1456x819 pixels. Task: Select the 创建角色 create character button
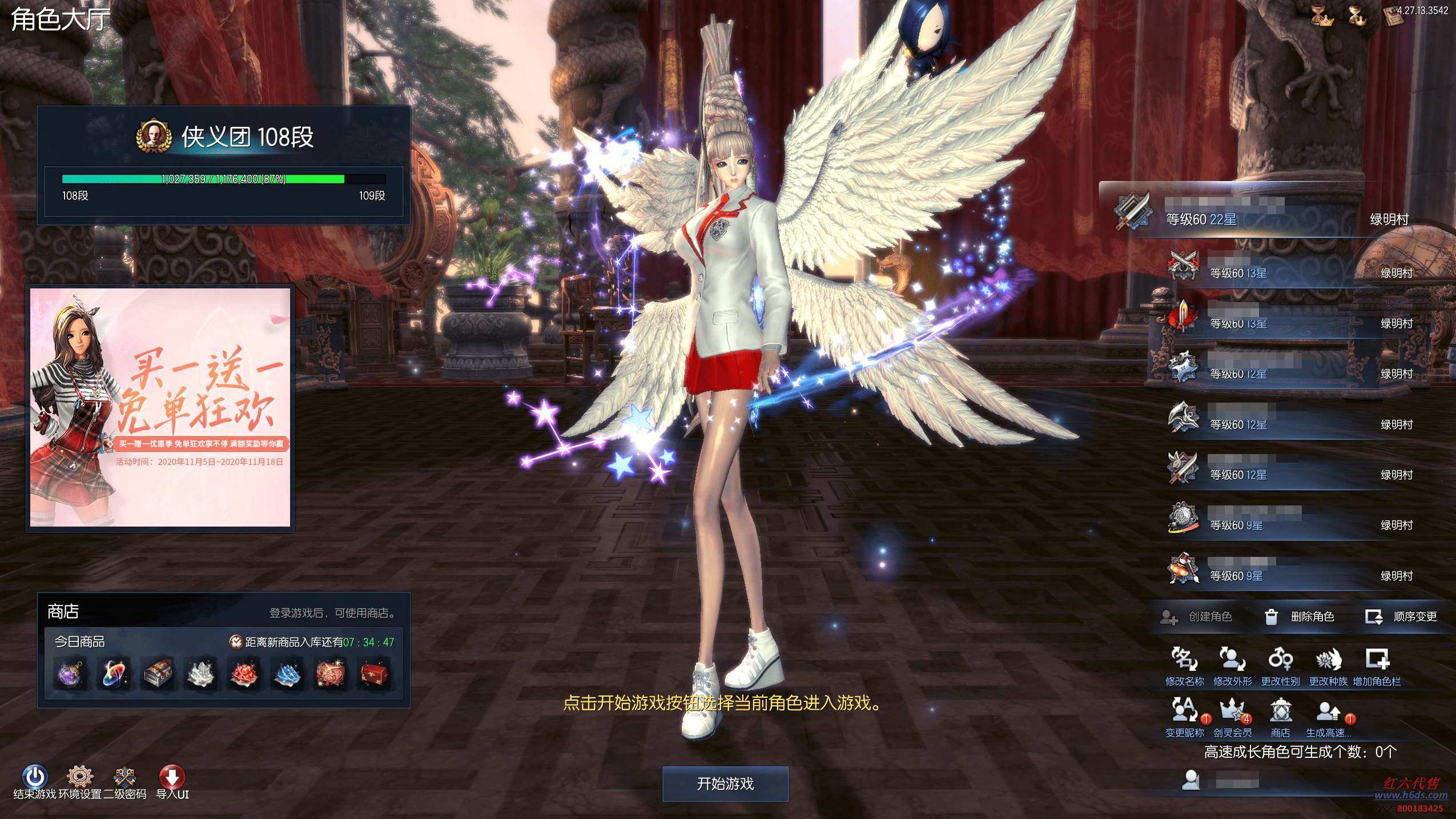tap(1197, 617)
